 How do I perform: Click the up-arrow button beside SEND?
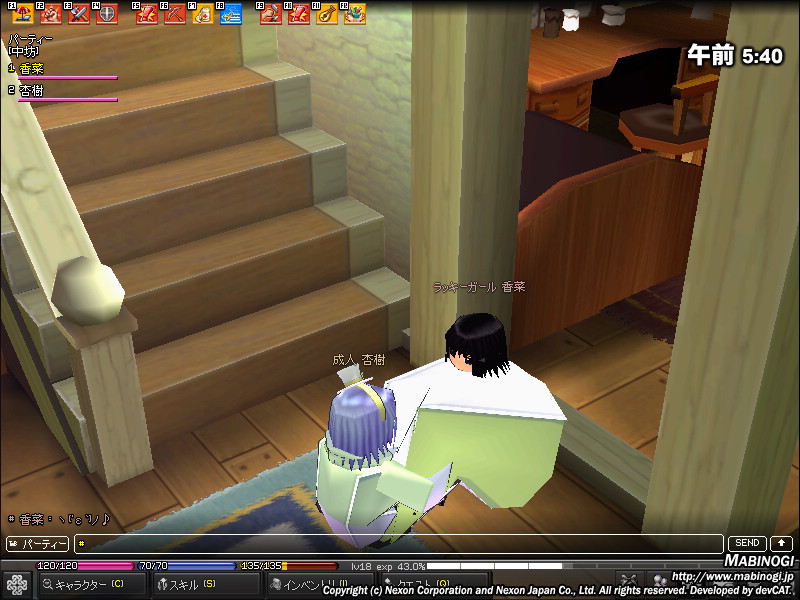click(x=780, y=544)
